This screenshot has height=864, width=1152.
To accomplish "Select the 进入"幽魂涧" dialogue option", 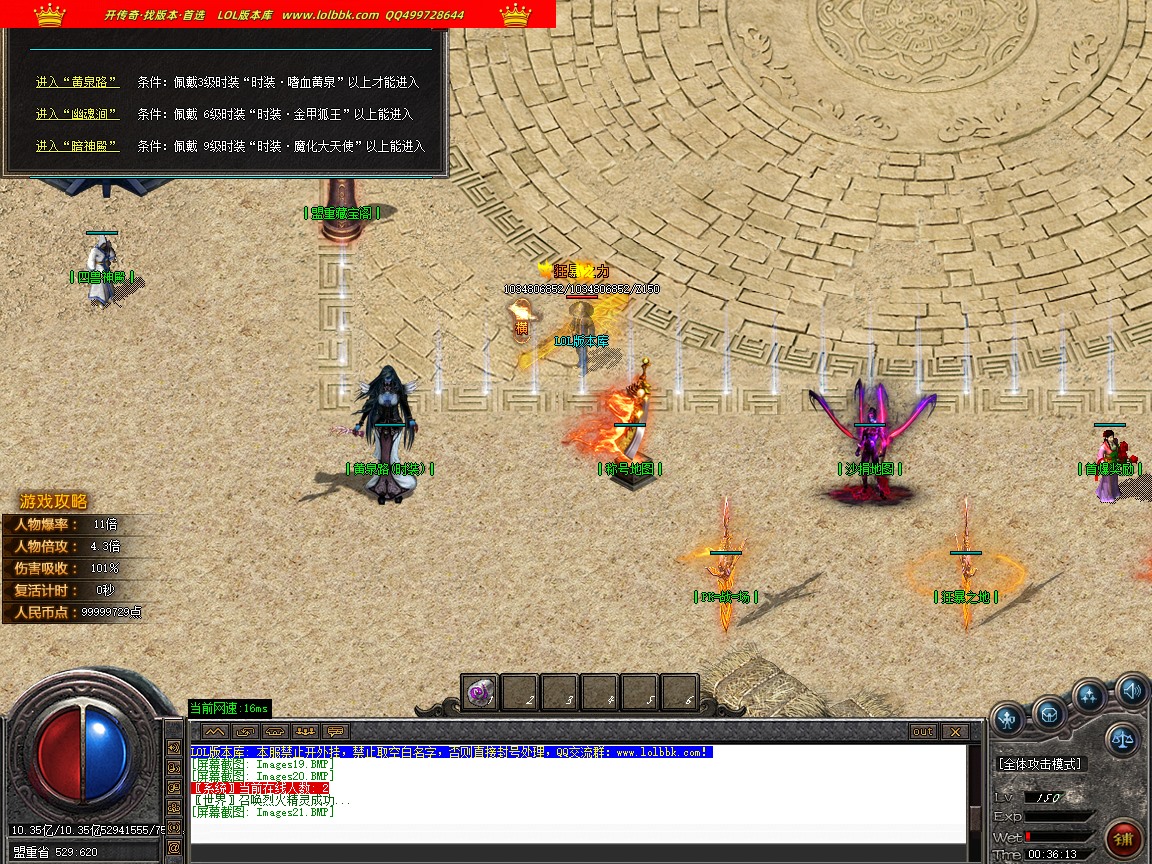I will pos(77,114).
